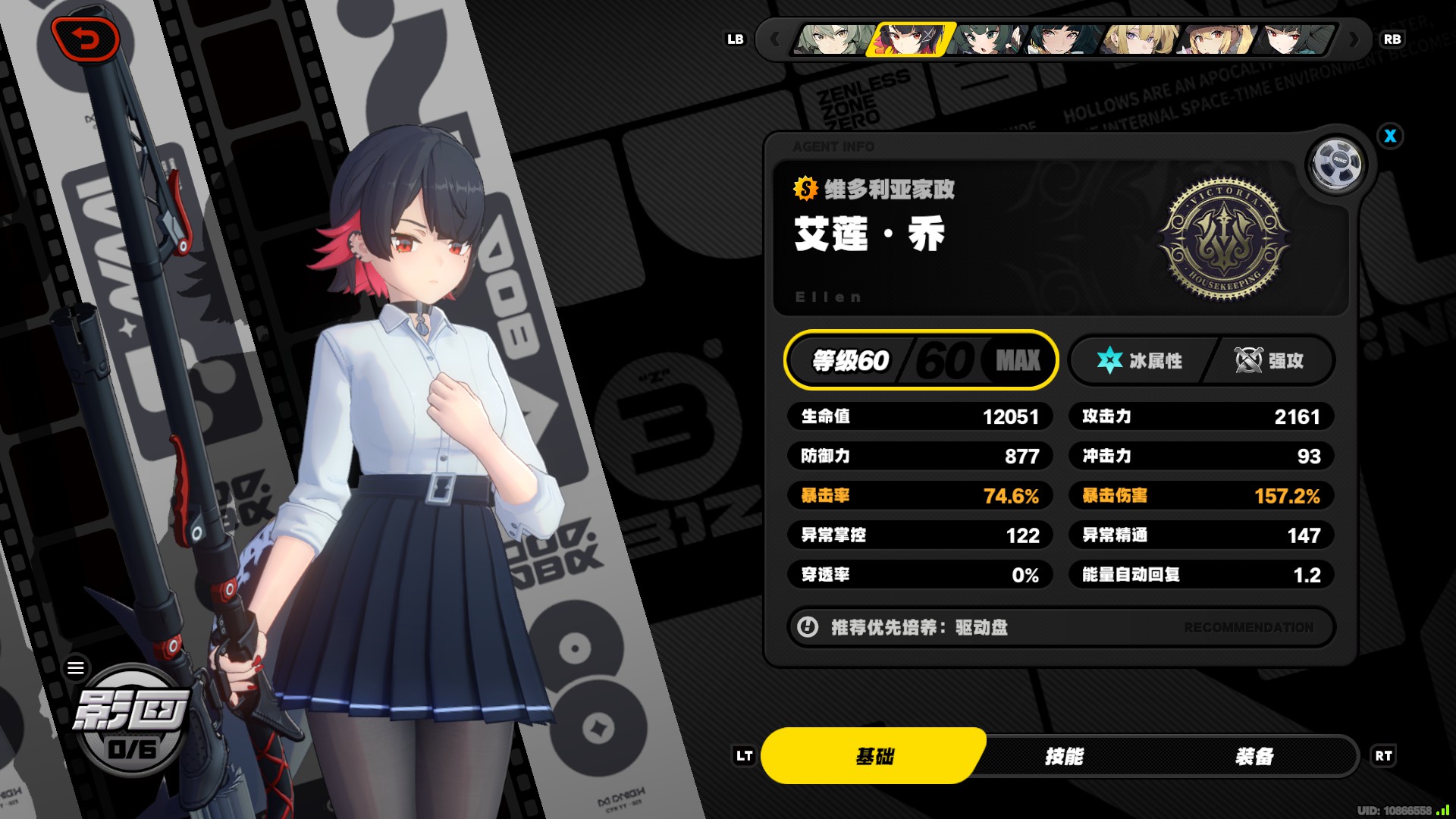This screenshot has height=819, width=1456.
Task: Open the 装备 equipment tab
Action: click(x=1254, y=756)
